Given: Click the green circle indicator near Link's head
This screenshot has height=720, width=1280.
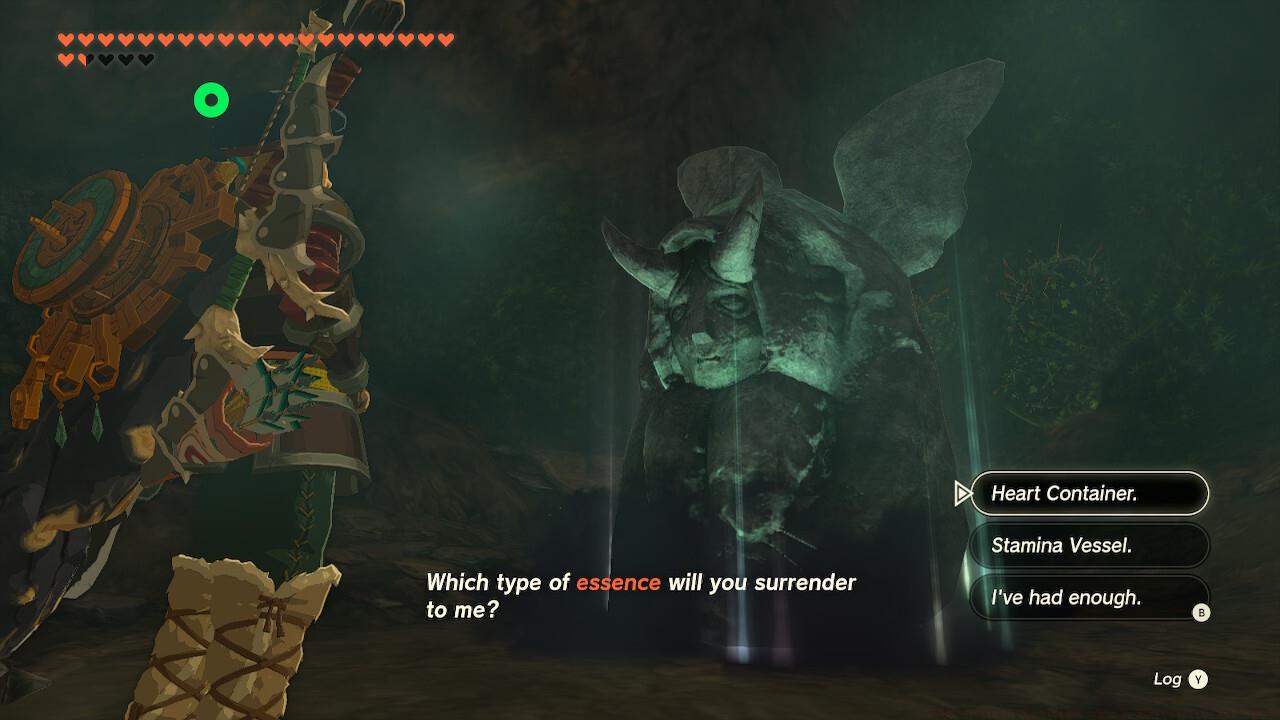Looking at the screenshot, I should coord(209,99).
